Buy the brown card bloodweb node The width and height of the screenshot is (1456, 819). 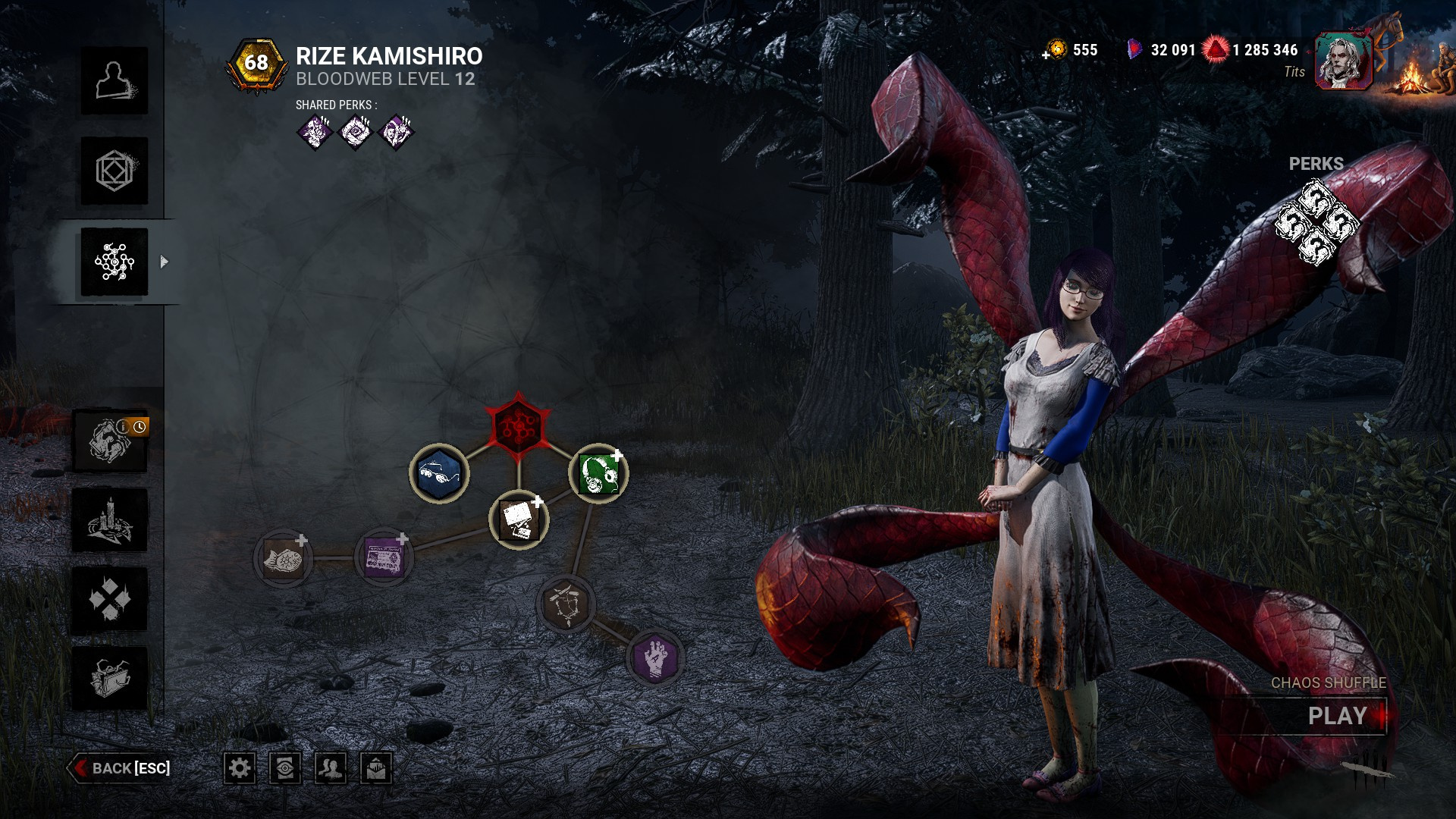(519, 520)
